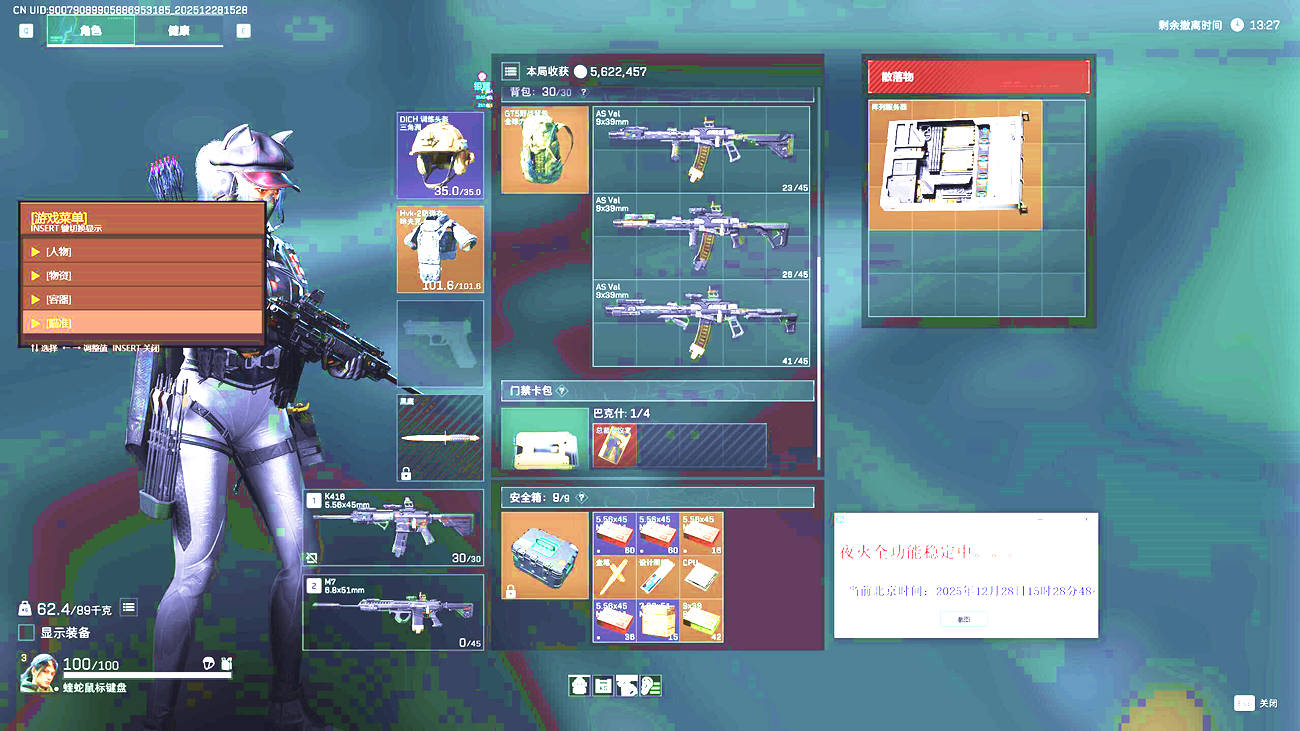Pick the AS Val with 23/45 ammo
The width and height of the screenshot is (1300, 731).
click(x=701, y=150)
